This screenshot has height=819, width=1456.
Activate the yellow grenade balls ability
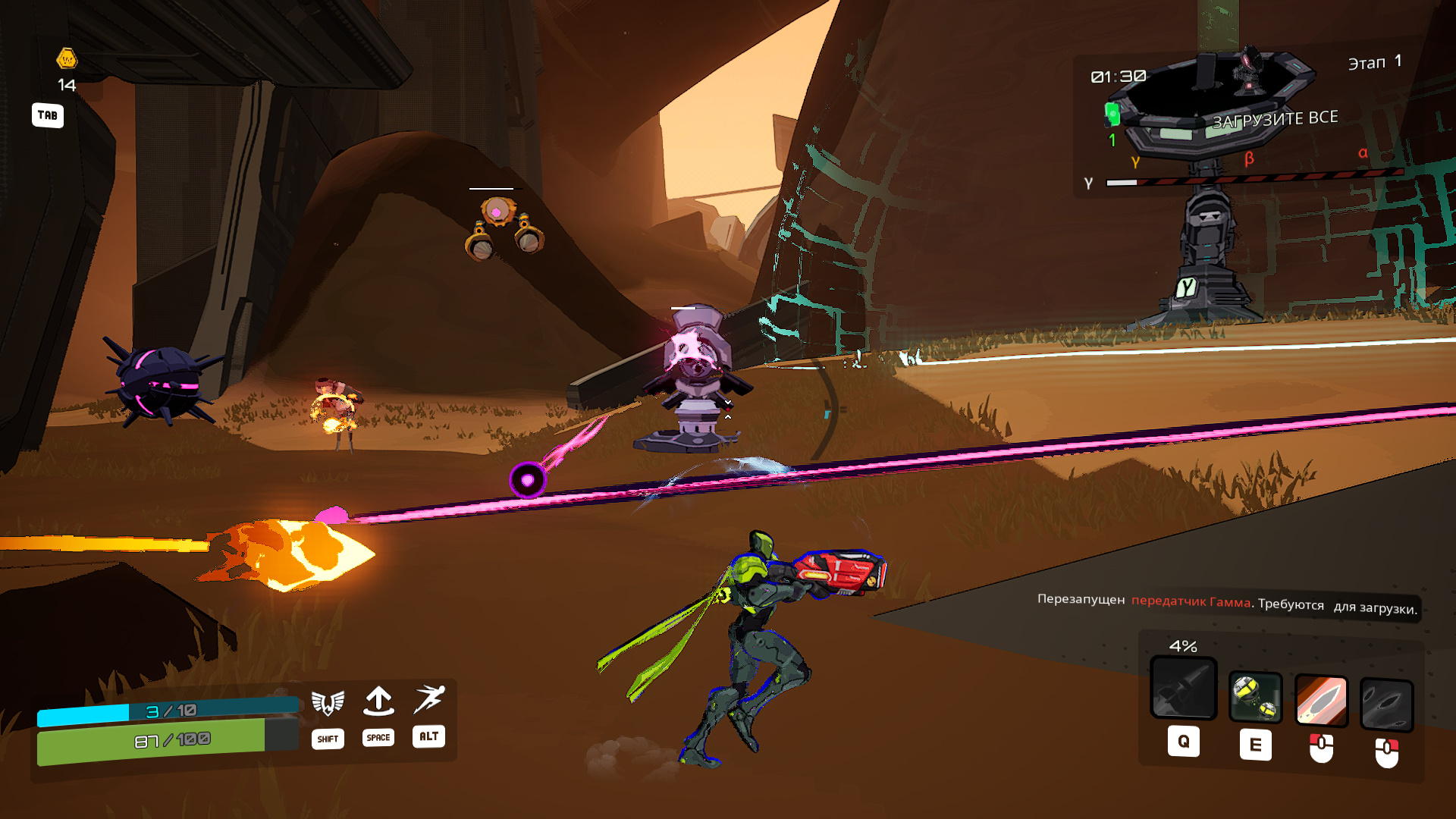pyautogui.click(x=1255, y=698)
